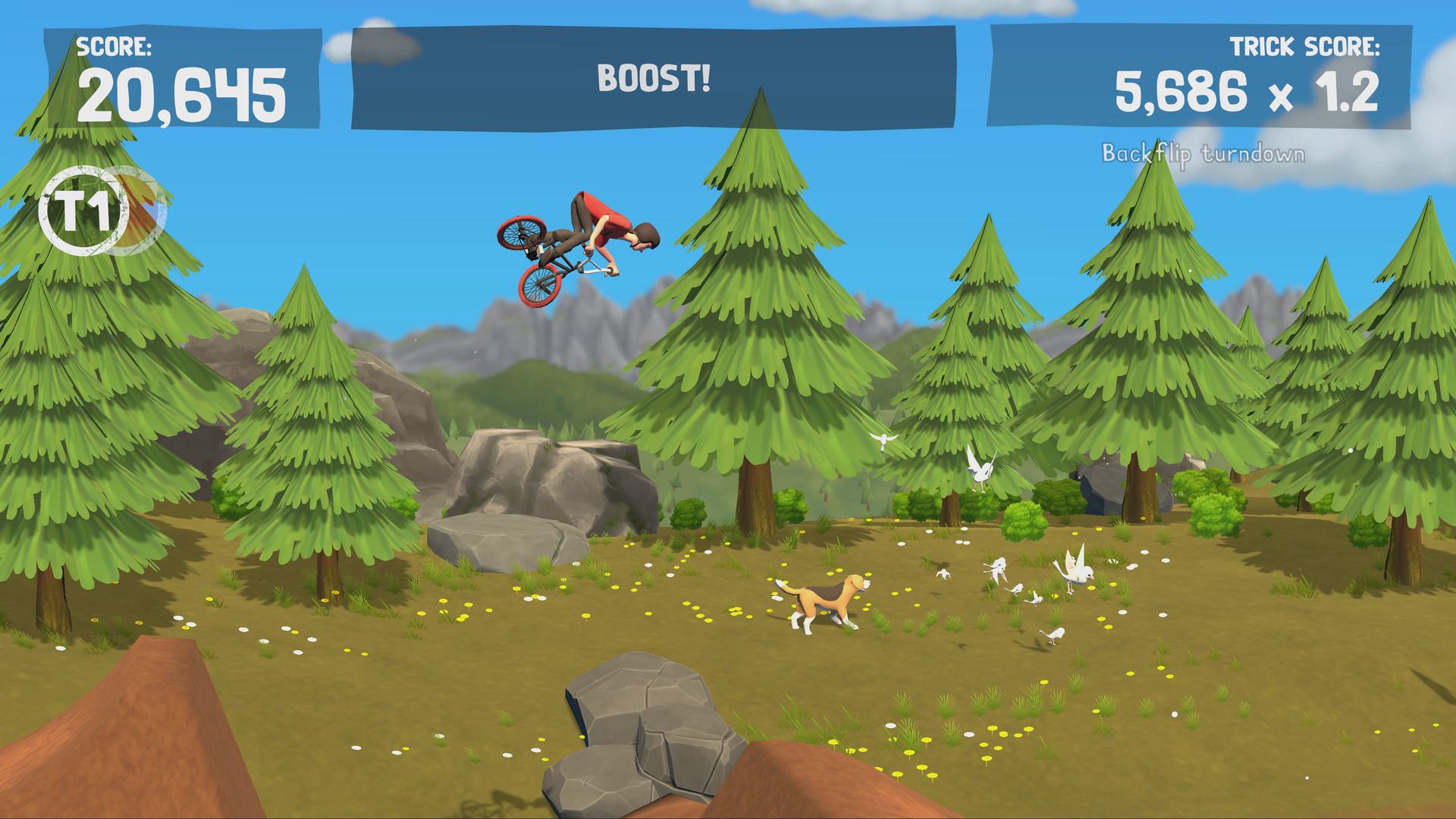Toggle the BOOST! banner at the top
The height and width of the screenshot is (819, 1456).
pos(654,76)
